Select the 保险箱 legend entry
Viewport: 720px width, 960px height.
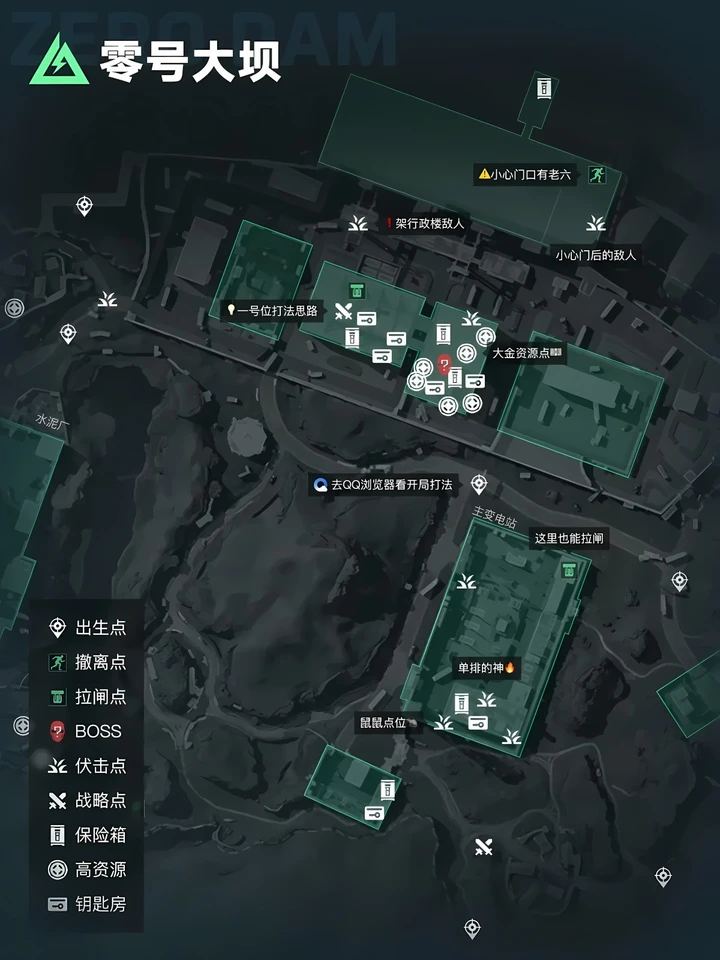coord(88,835)
